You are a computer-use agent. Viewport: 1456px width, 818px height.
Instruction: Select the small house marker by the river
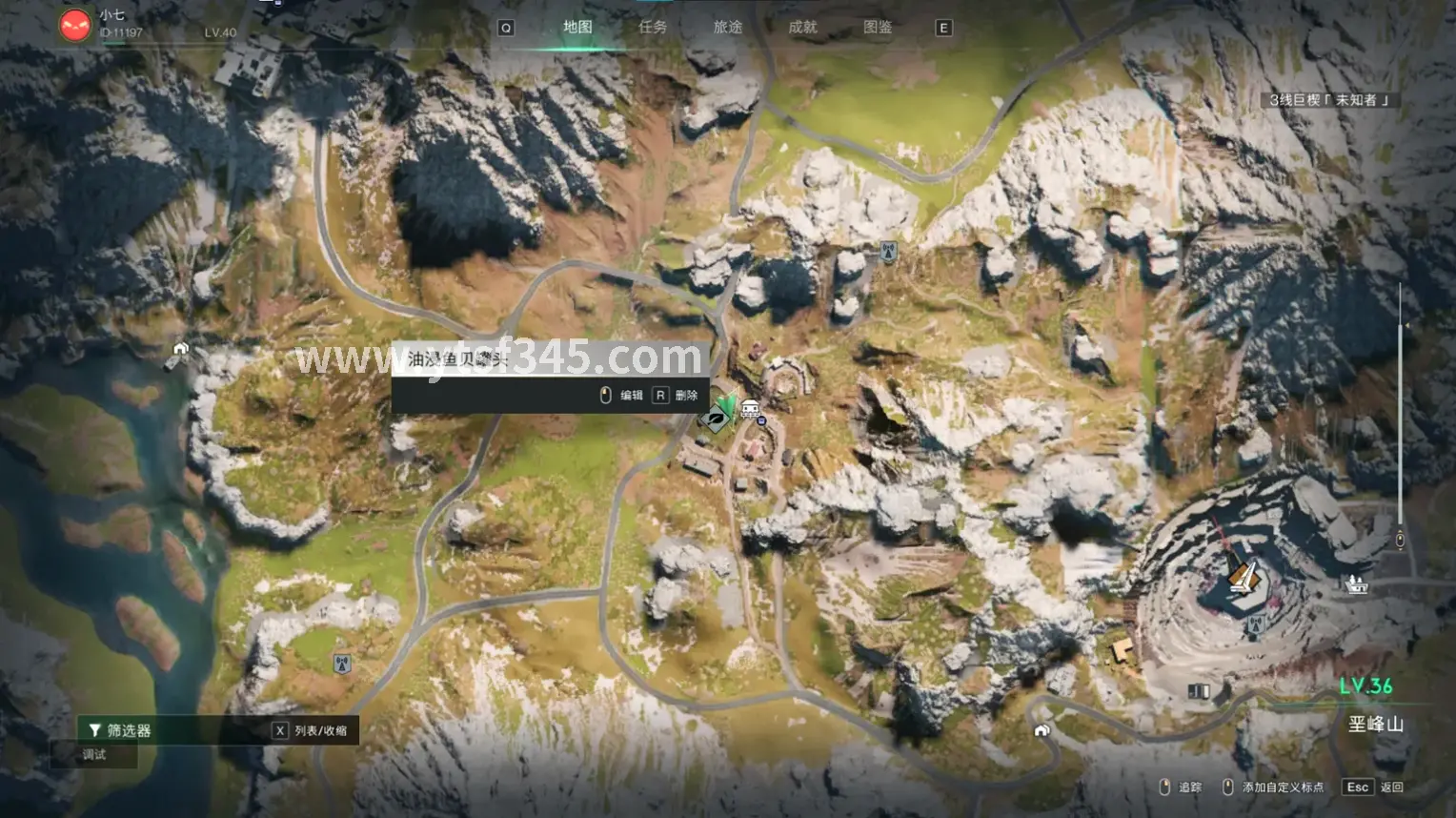178,353
